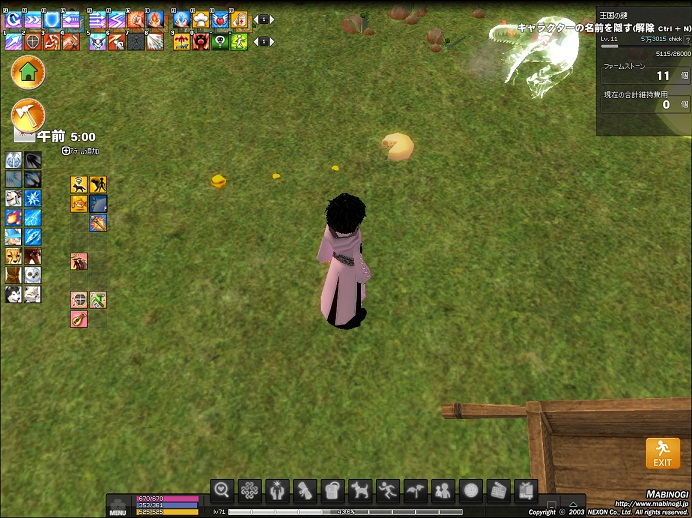Activate the blue shield defense skill
This screenshot has width=692, height=518.
pyautogui.click(x=50, y=19)
